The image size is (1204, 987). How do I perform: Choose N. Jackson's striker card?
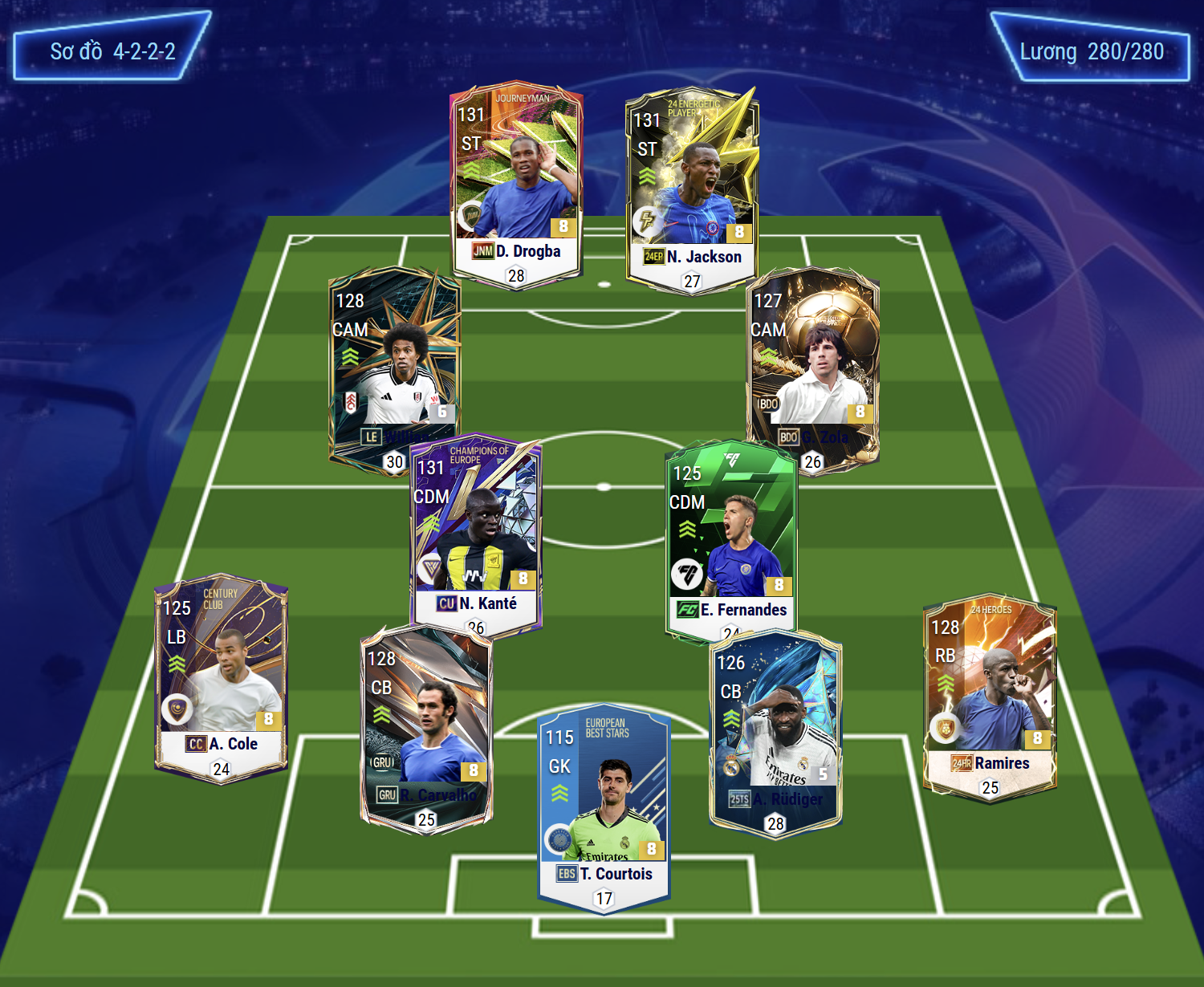(692, 189)
